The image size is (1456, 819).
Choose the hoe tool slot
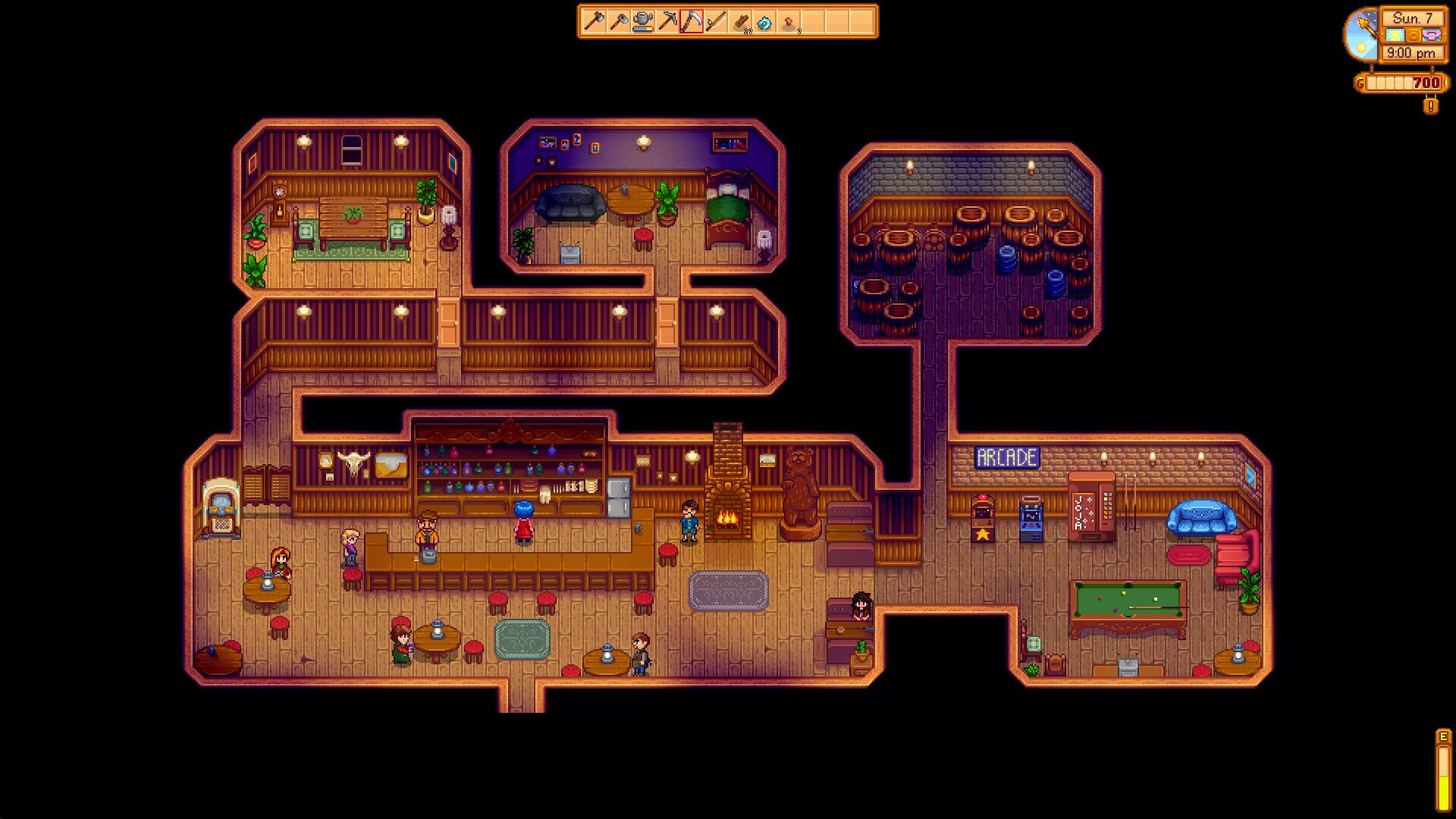(x=618, y=22)
